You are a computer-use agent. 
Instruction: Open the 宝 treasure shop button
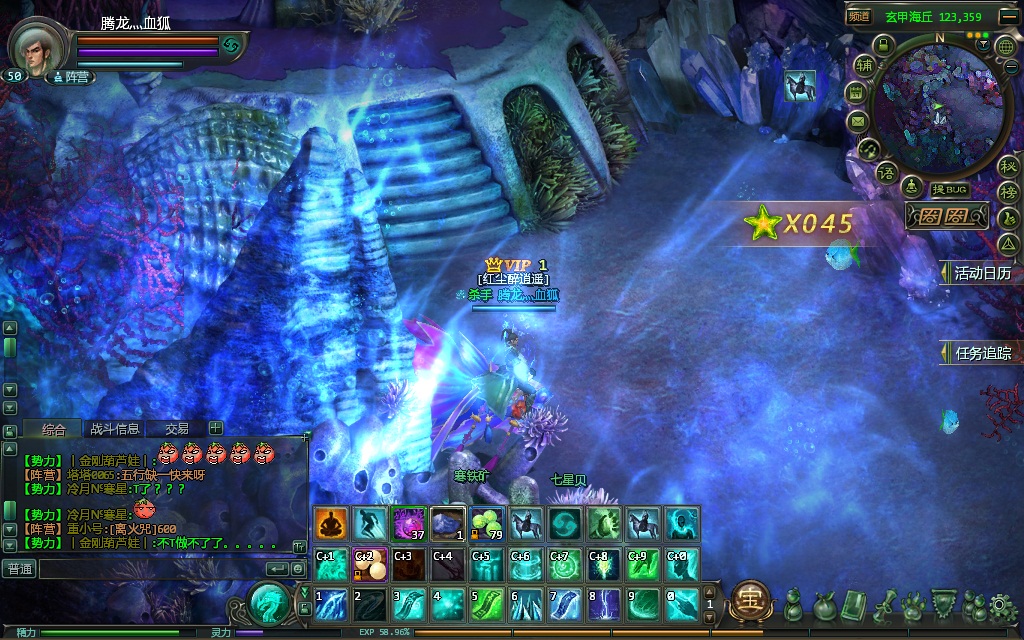click(x=748, y=600)
